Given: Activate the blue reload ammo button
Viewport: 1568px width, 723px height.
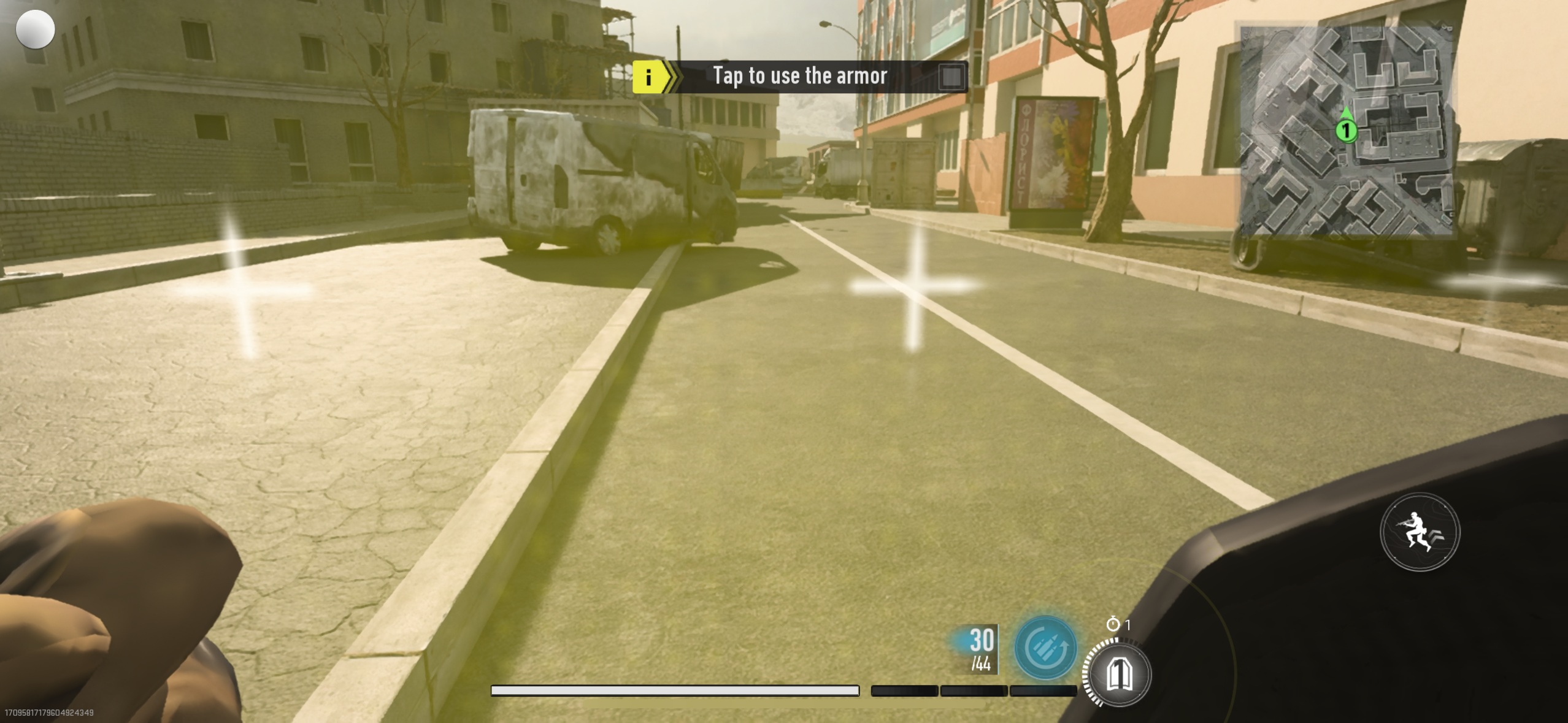Looking at the screenshot, I should (x=1045, y=648).
